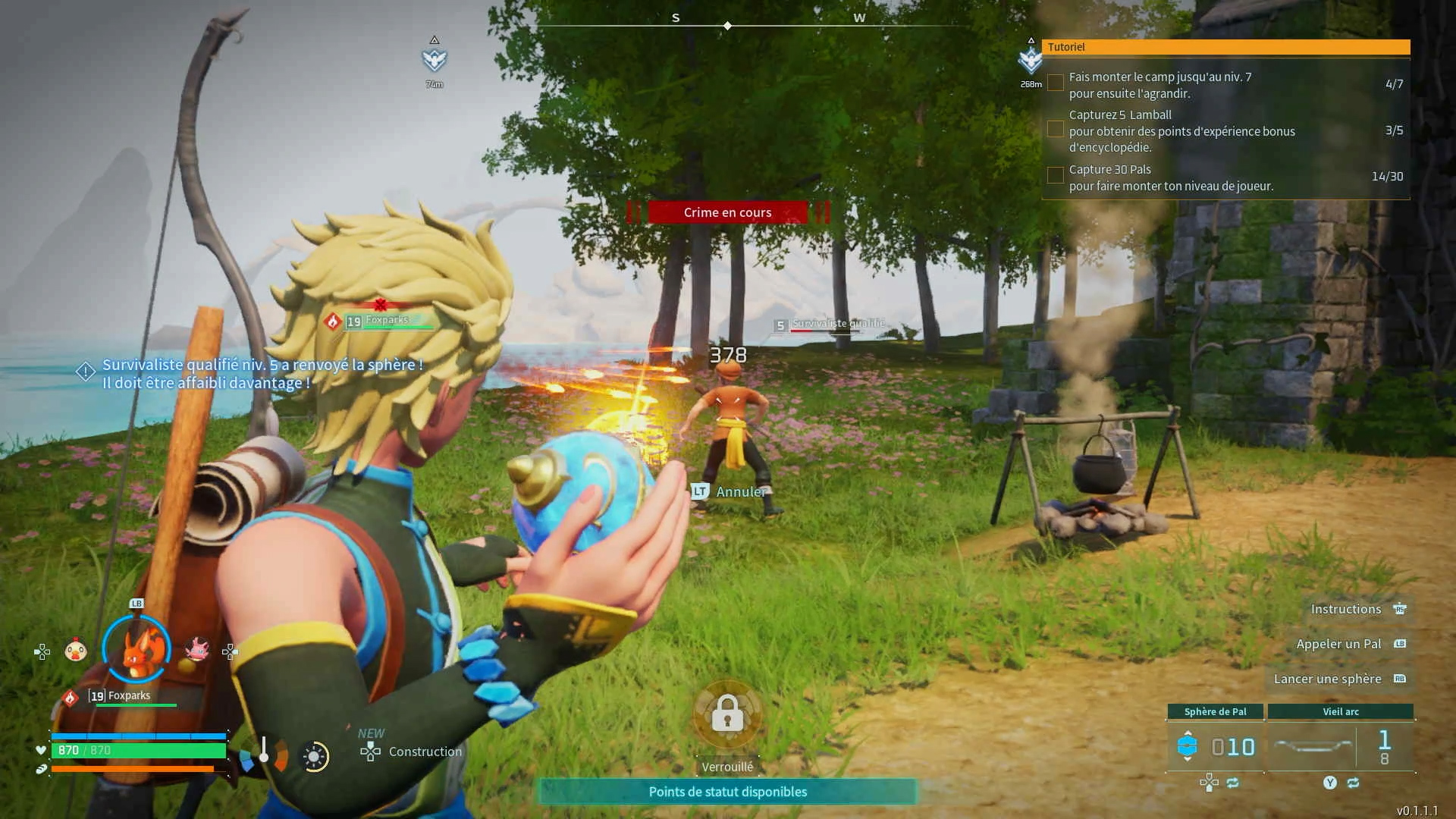Viewport: 1456px width, 819px height.
Task: Click the compass bar diamond marker
Action: [727, 26]
